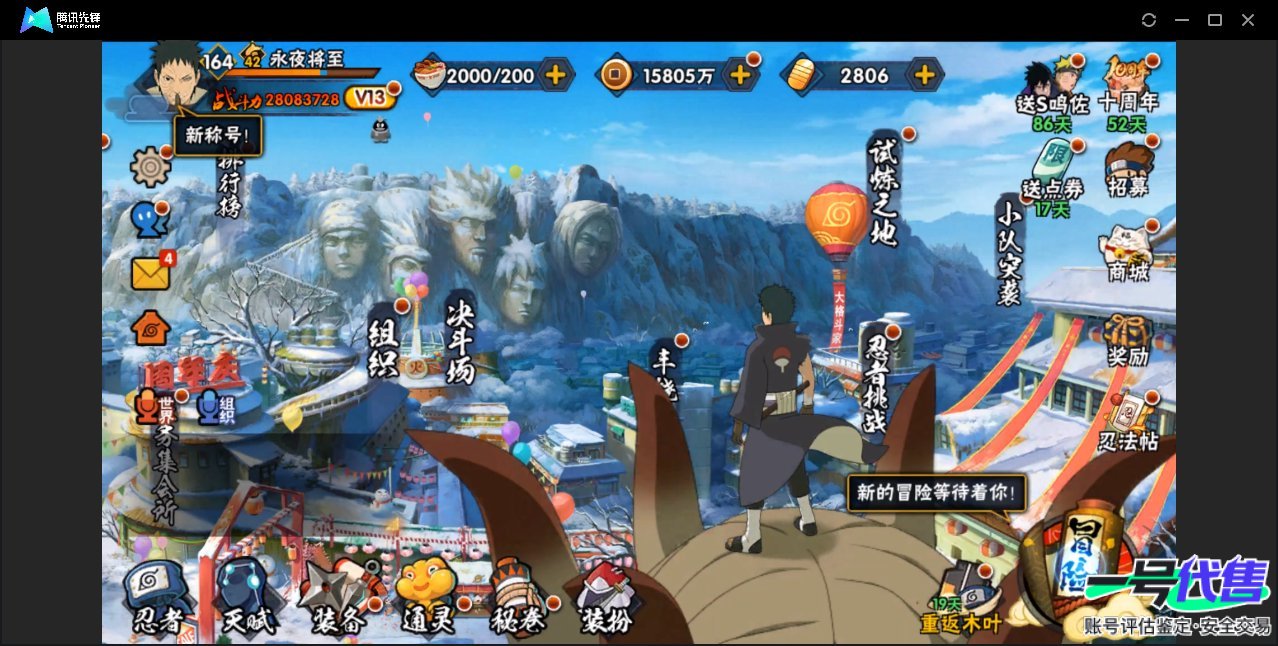Open the gear settings icon
1278x646 pixels.
150,166
